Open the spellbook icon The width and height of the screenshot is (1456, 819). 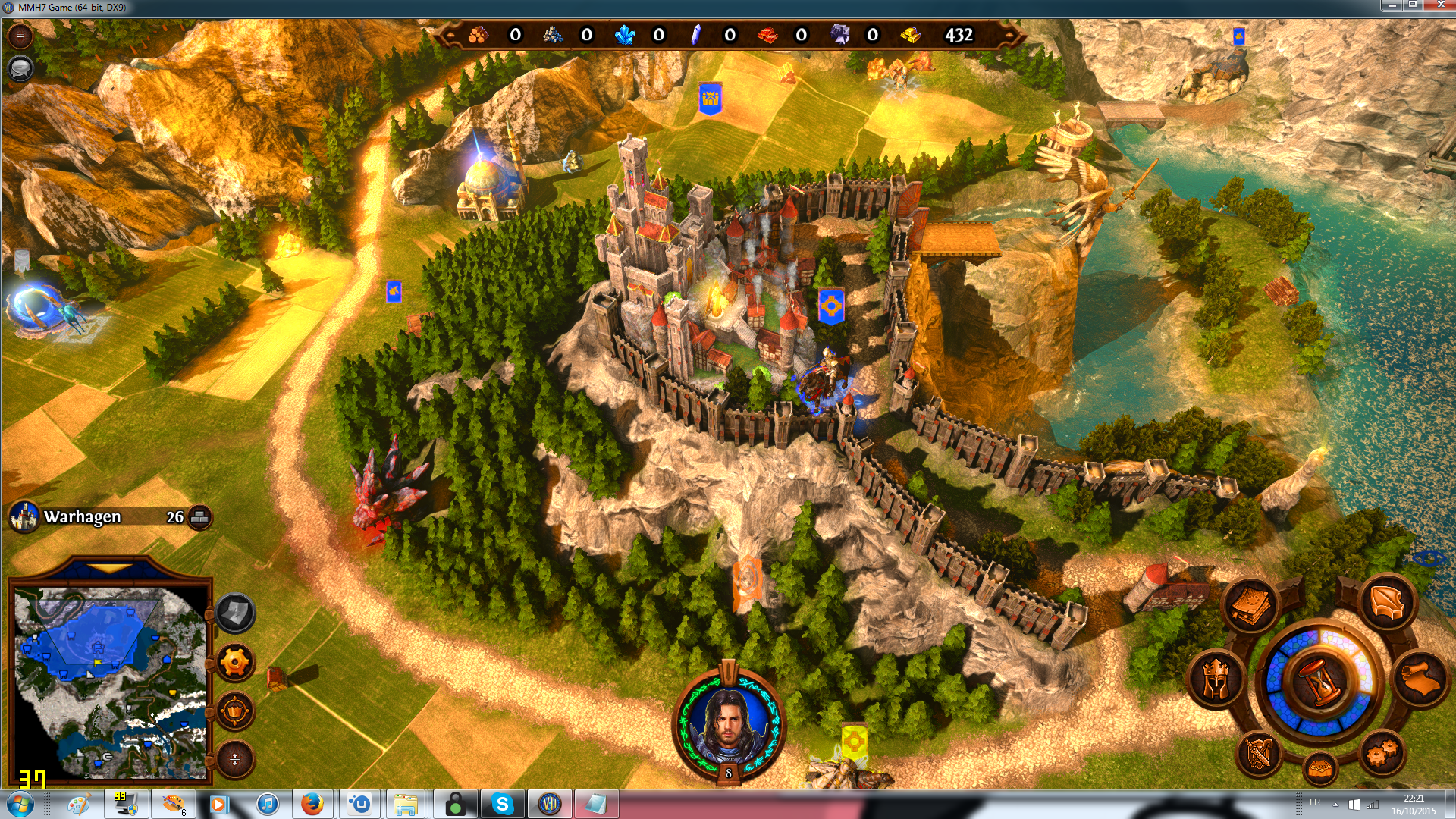[1250, 605]
